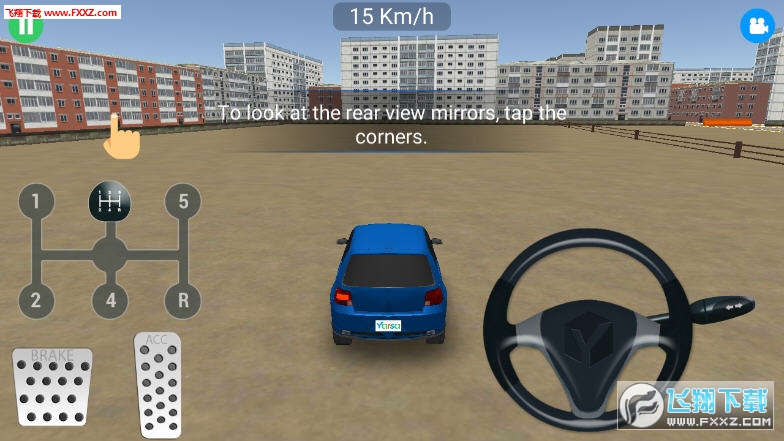784x441 pixels.
Task: Engage fifth gear
Action: pos(183,202)
